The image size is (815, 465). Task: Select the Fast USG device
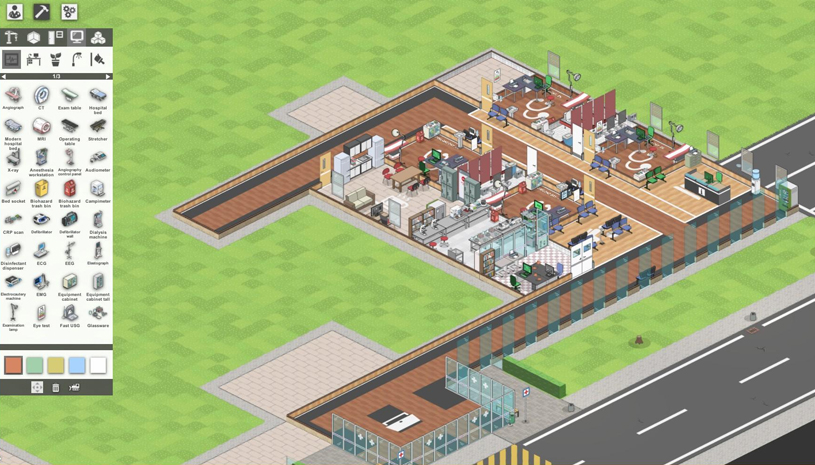click(x=69, y=313)
